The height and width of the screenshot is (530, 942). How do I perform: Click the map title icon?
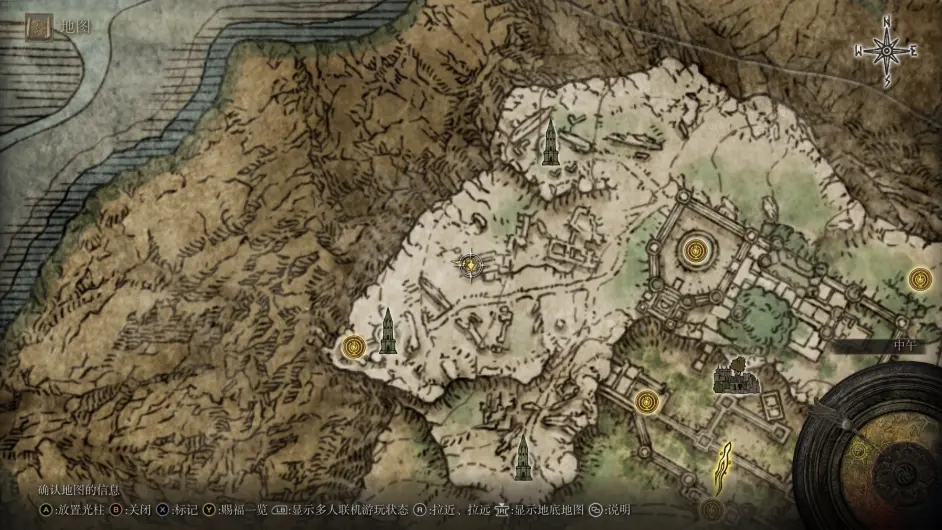pos(40,27)
